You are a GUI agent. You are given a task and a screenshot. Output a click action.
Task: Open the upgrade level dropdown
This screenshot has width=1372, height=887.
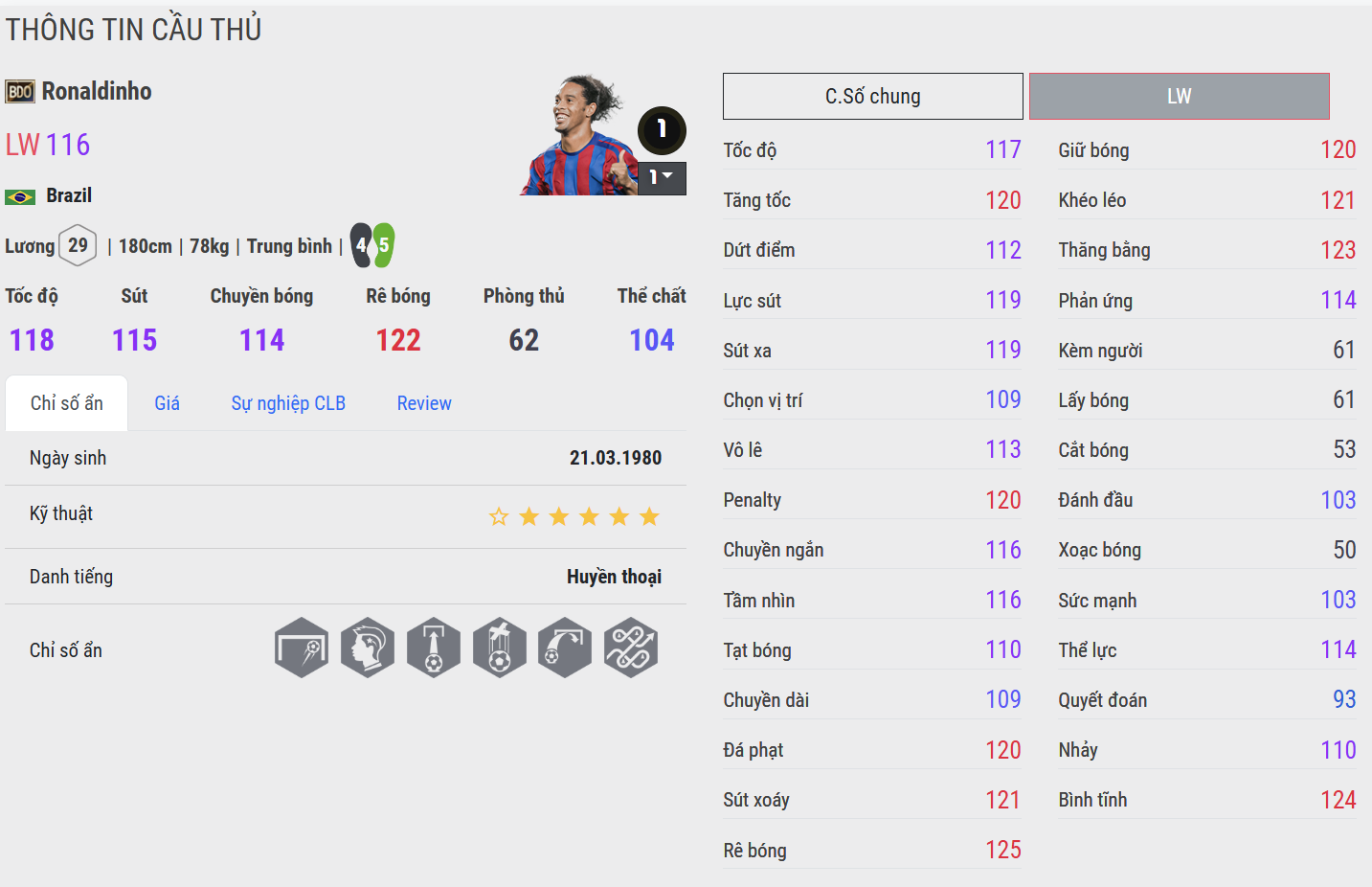point(662,177)
